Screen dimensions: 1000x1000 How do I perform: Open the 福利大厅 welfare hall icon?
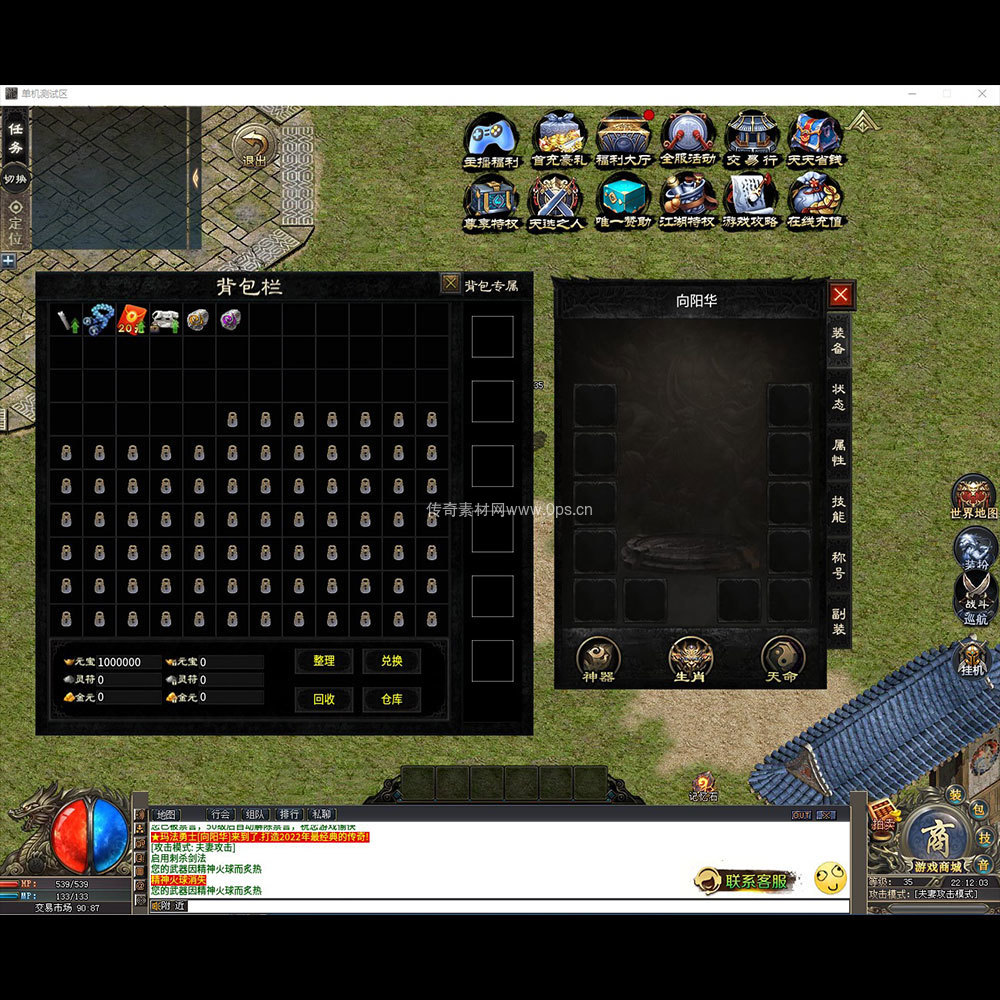point(623,138)
